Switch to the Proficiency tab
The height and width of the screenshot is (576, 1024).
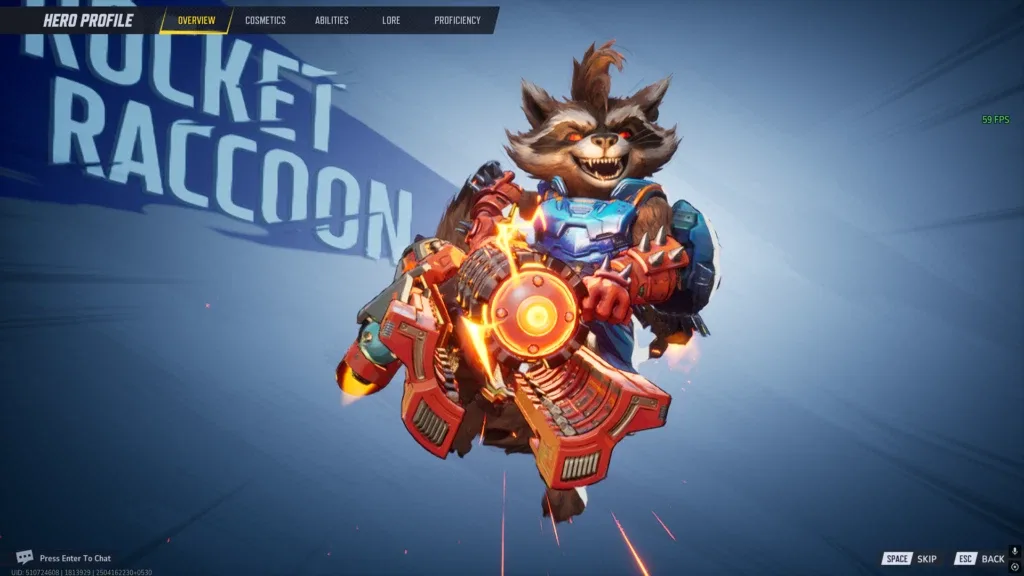[x=457, y=20]
